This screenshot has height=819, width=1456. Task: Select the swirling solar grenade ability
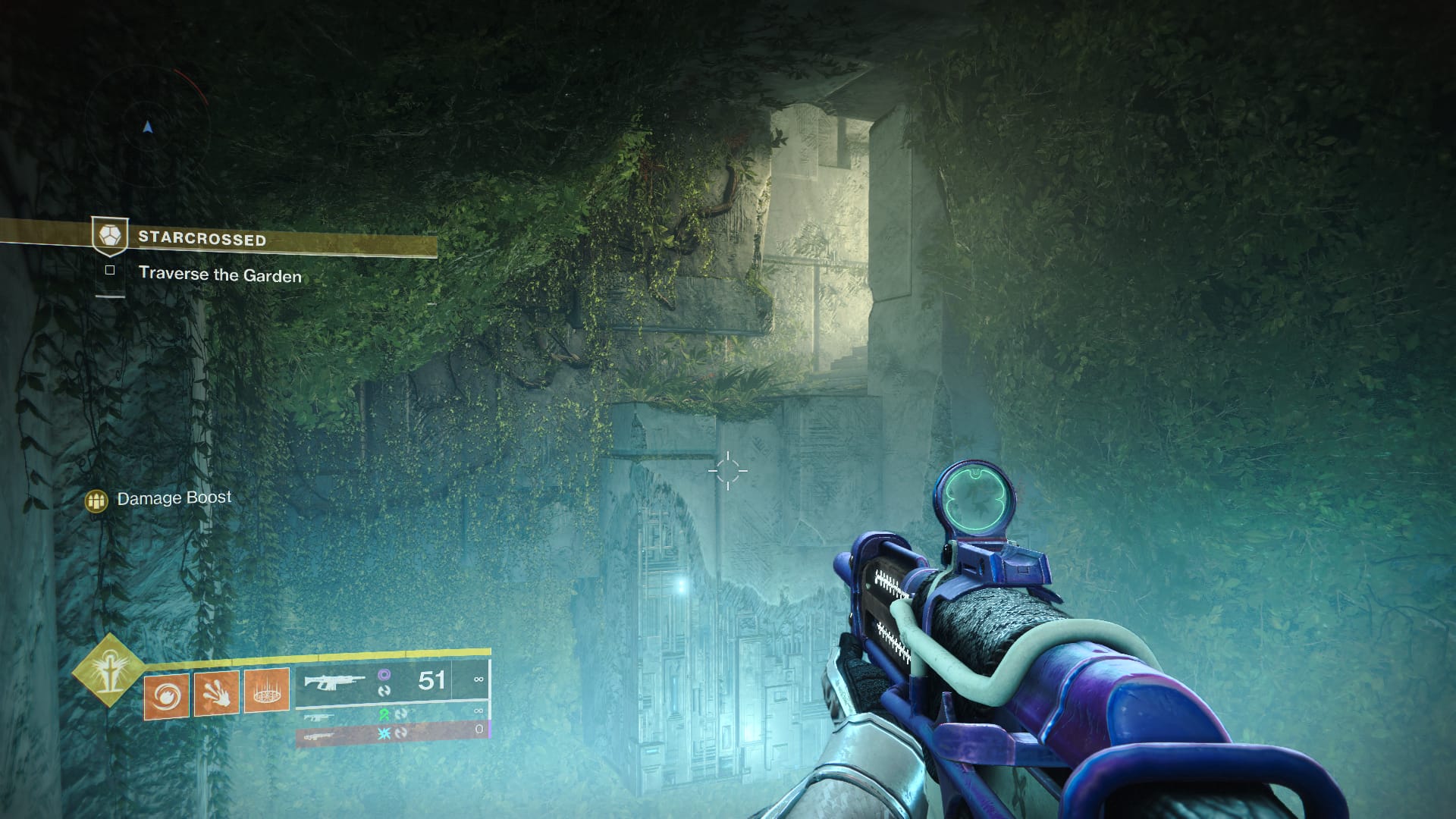pos(166,694)
